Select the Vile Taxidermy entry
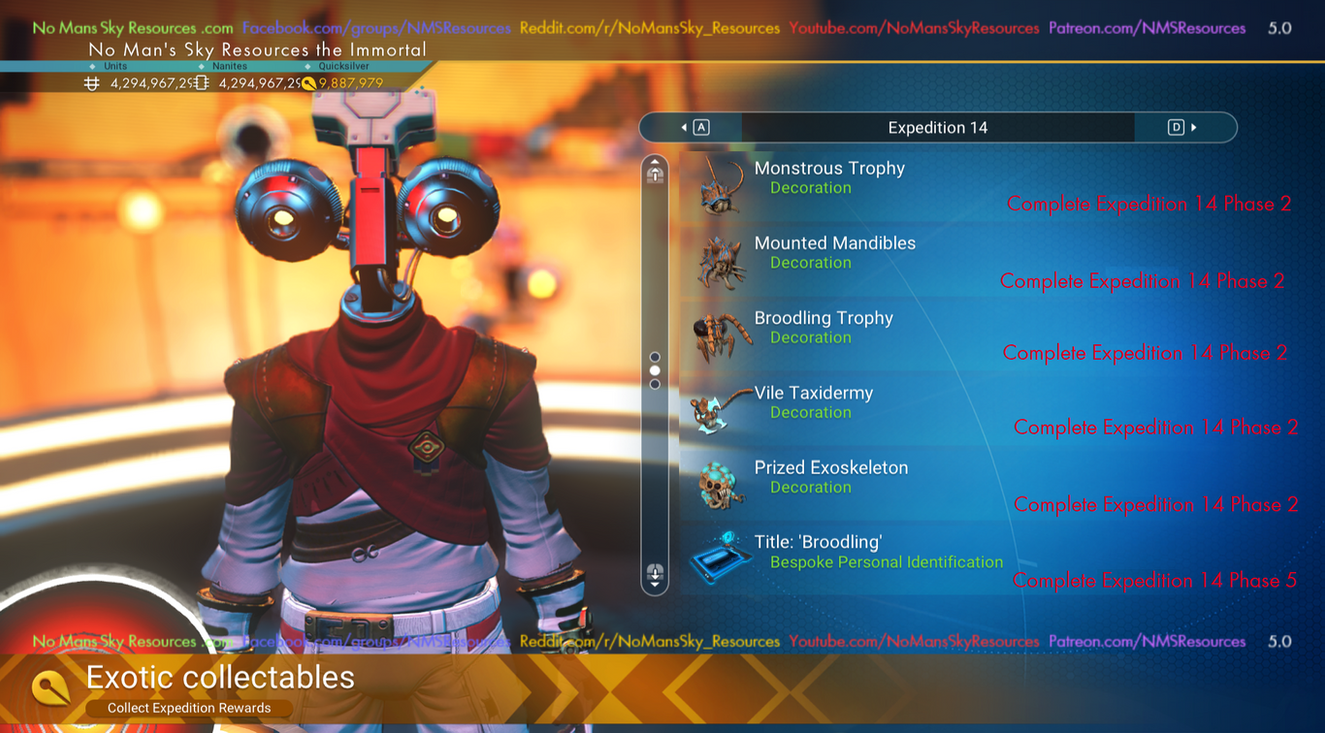1325x733 pixels. 813,402
